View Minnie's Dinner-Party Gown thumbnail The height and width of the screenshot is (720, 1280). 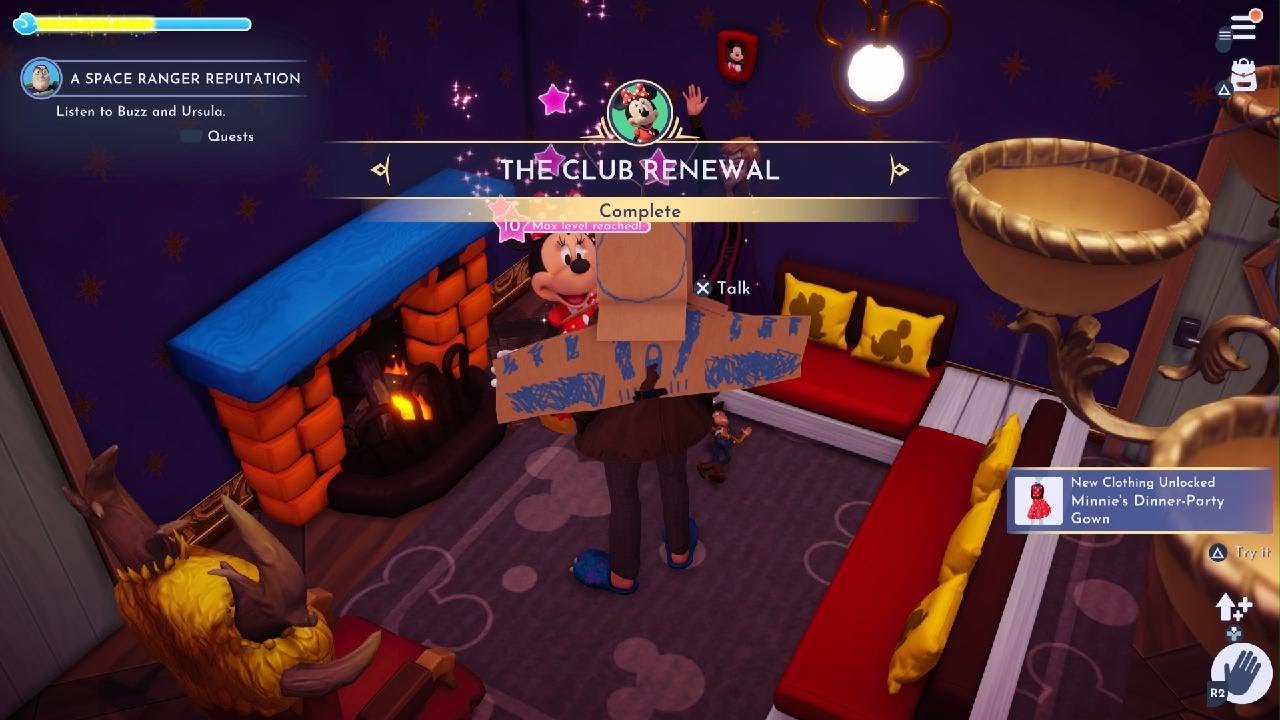click(x=1038, y=500)
